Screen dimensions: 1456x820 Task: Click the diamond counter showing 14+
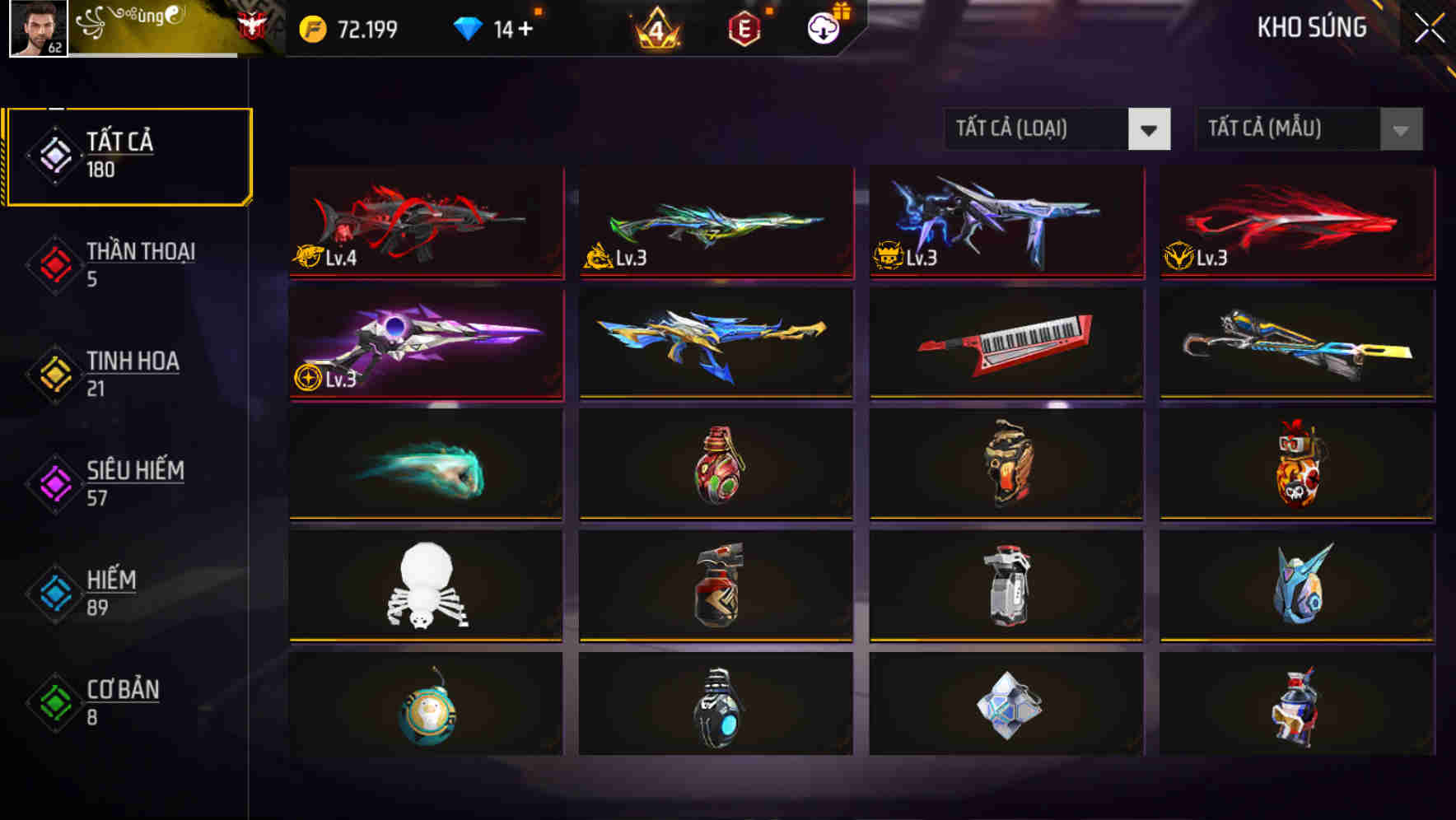(x=512, y=27)
